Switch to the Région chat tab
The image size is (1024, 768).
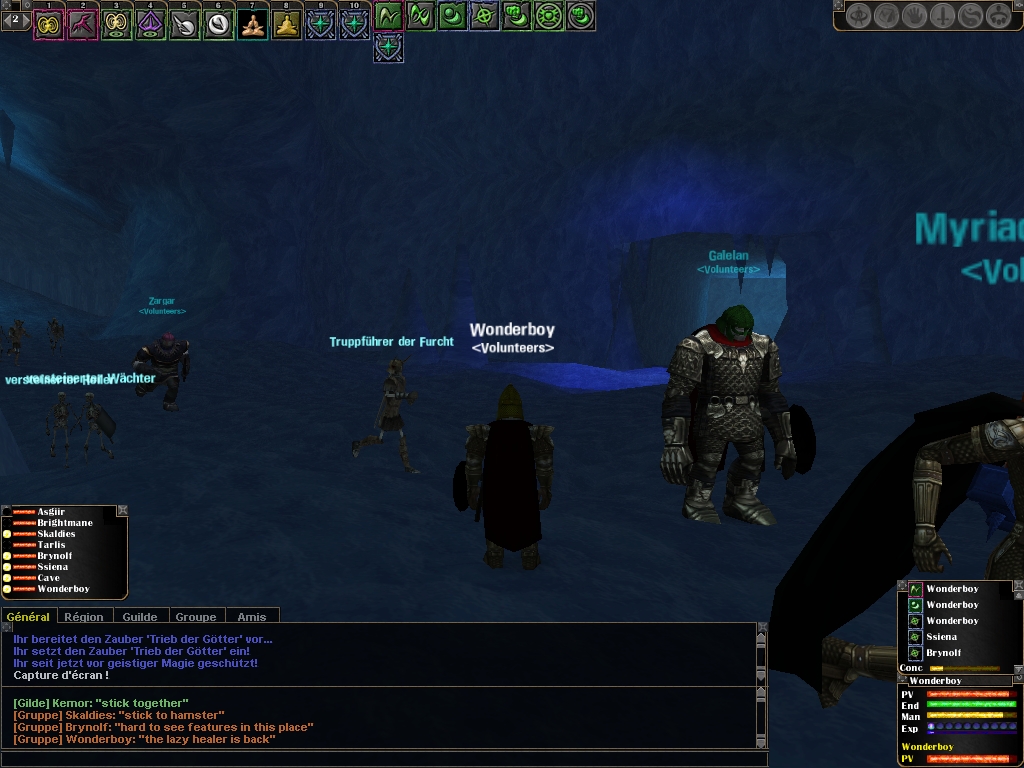click(84, 617)
